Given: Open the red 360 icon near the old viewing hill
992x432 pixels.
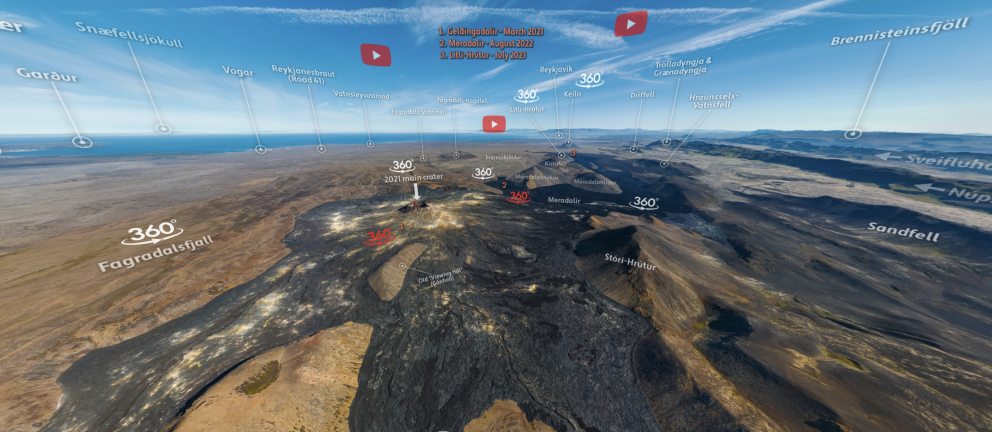Looking at the screenshot, I should [x=378, y=237].
